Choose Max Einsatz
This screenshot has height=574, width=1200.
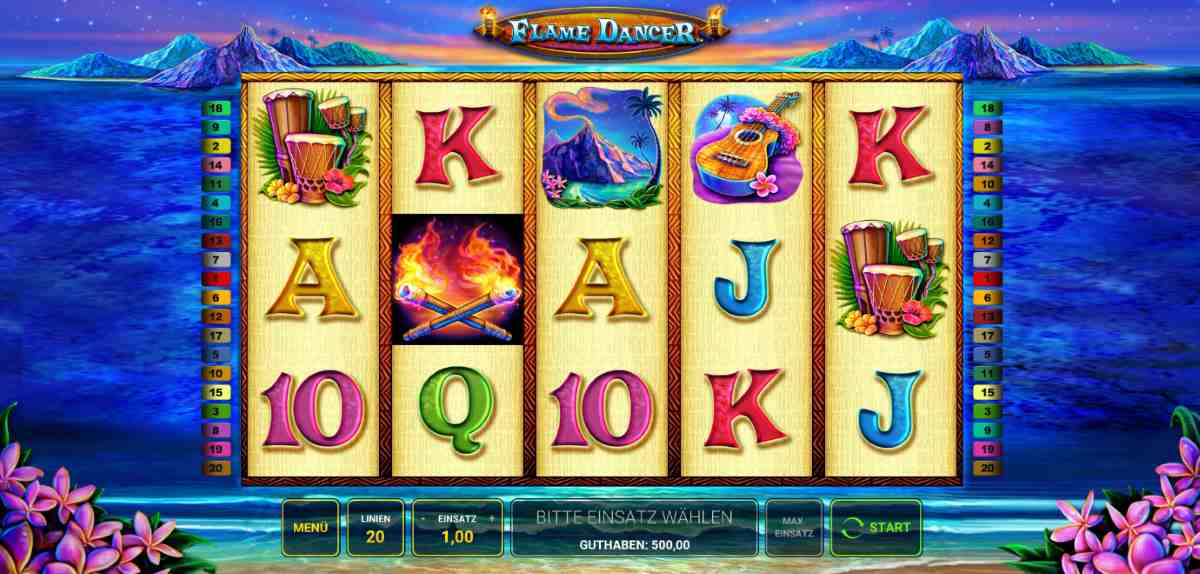click(793, 527)
